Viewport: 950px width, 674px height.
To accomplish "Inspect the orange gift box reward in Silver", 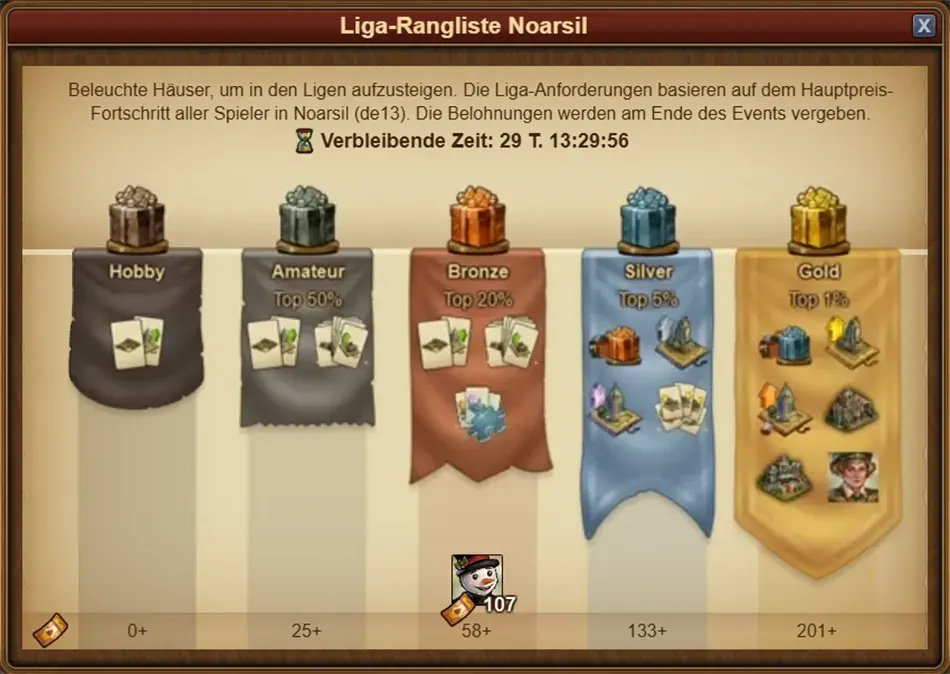I will click(616, 343).
